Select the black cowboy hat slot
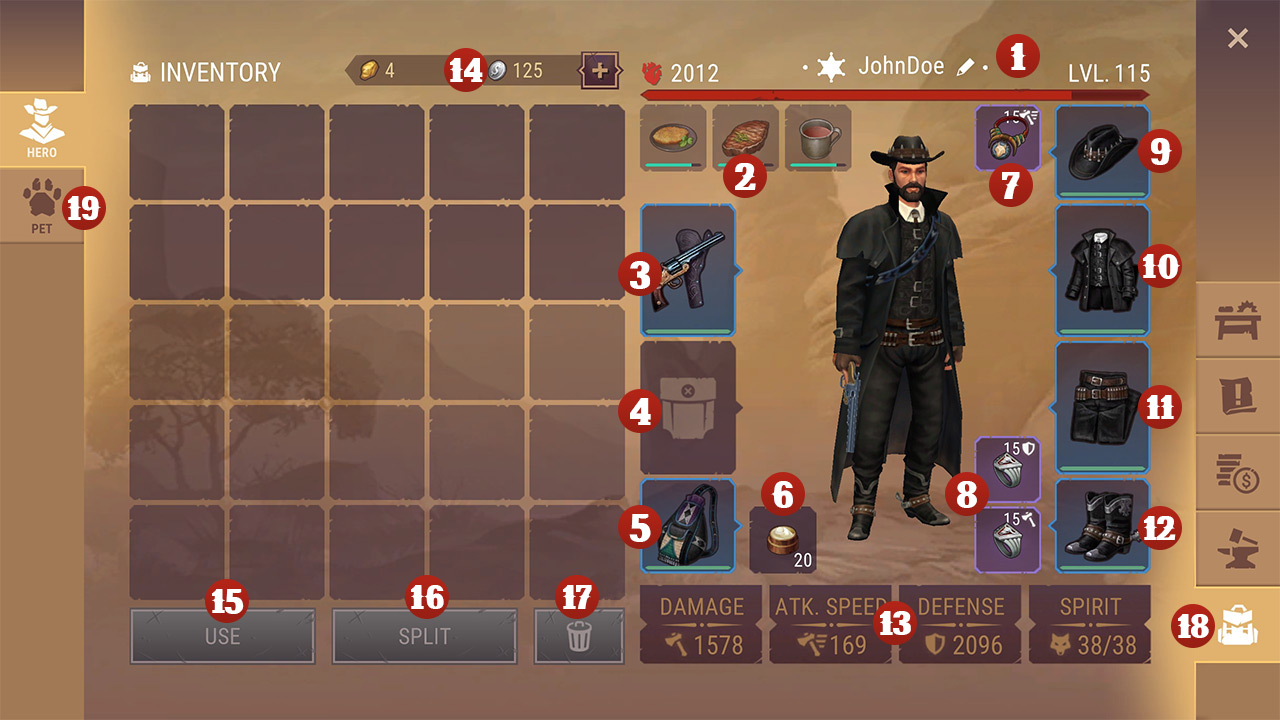1280x720 pixels. tap(1102, 152)
